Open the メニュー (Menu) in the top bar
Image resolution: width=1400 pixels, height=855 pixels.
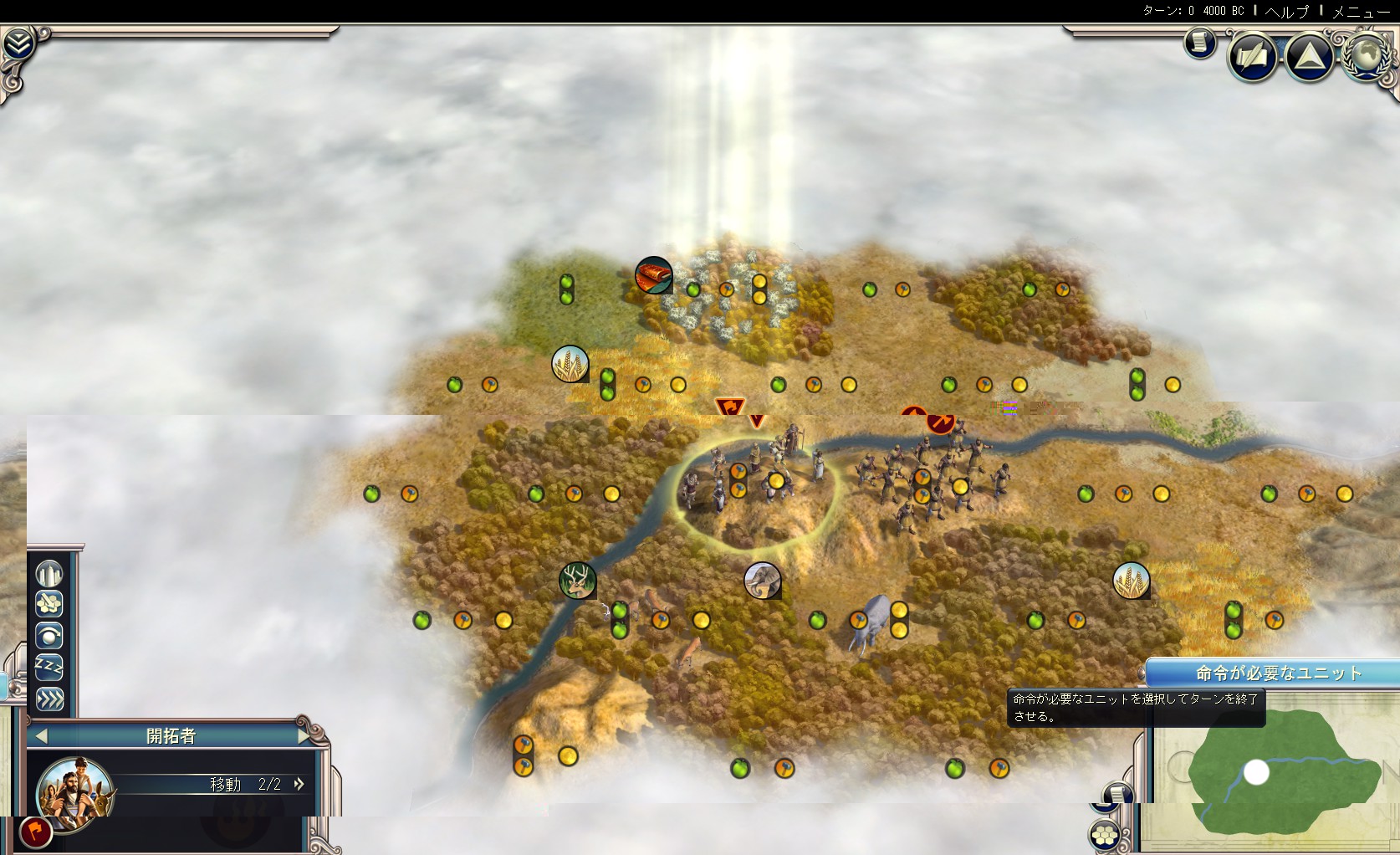tap(1361, 11)
